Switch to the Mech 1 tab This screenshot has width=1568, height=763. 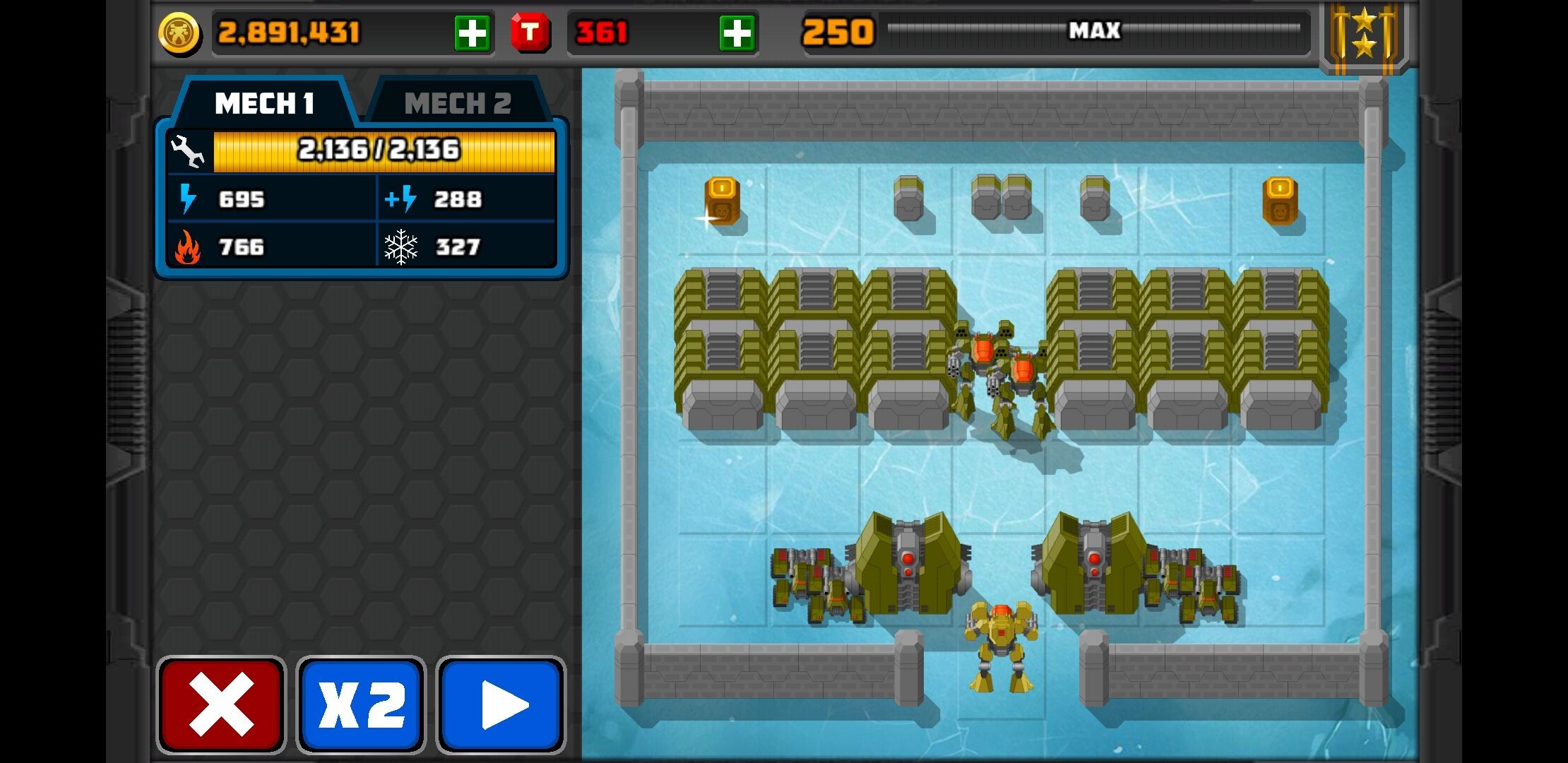[264, 104]
